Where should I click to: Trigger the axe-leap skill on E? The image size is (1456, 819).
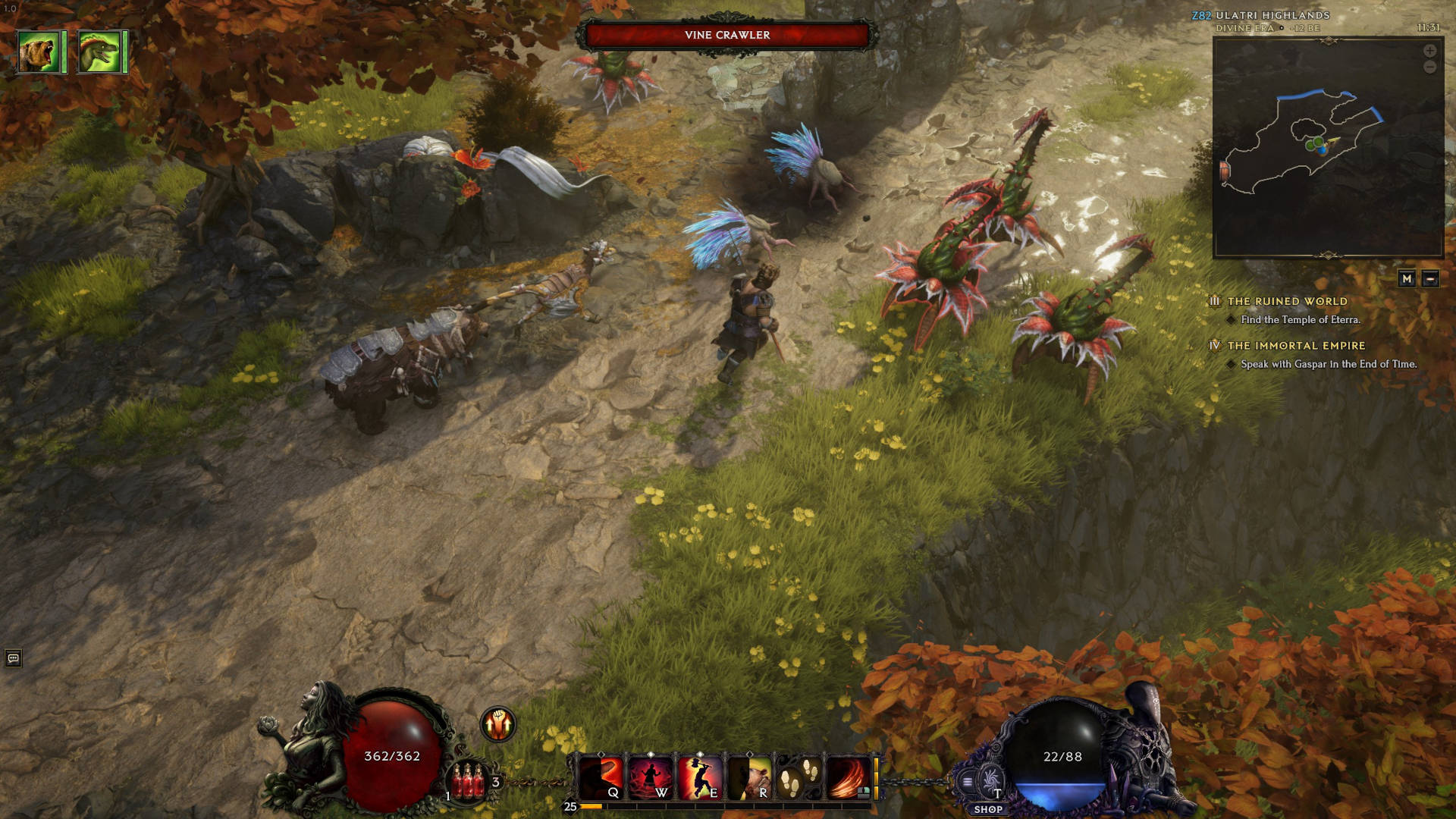click(x=699, y=777)
